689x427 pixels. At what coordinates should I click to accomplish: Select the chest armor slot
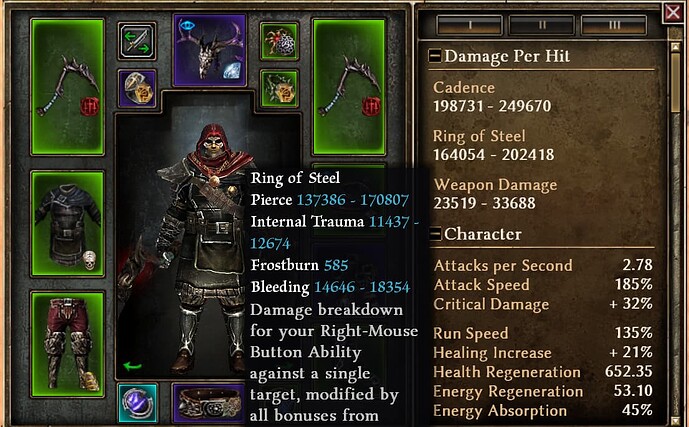click(x=68, y=224)
